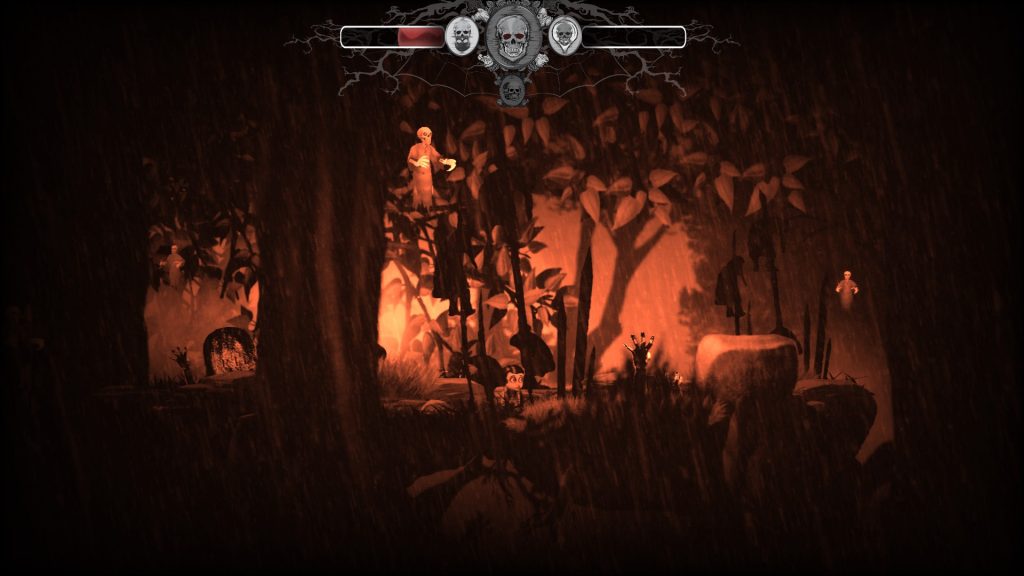Click the small skull medallion below center
The height and width of the screenshot is (576, 1024).
[512, 91]
